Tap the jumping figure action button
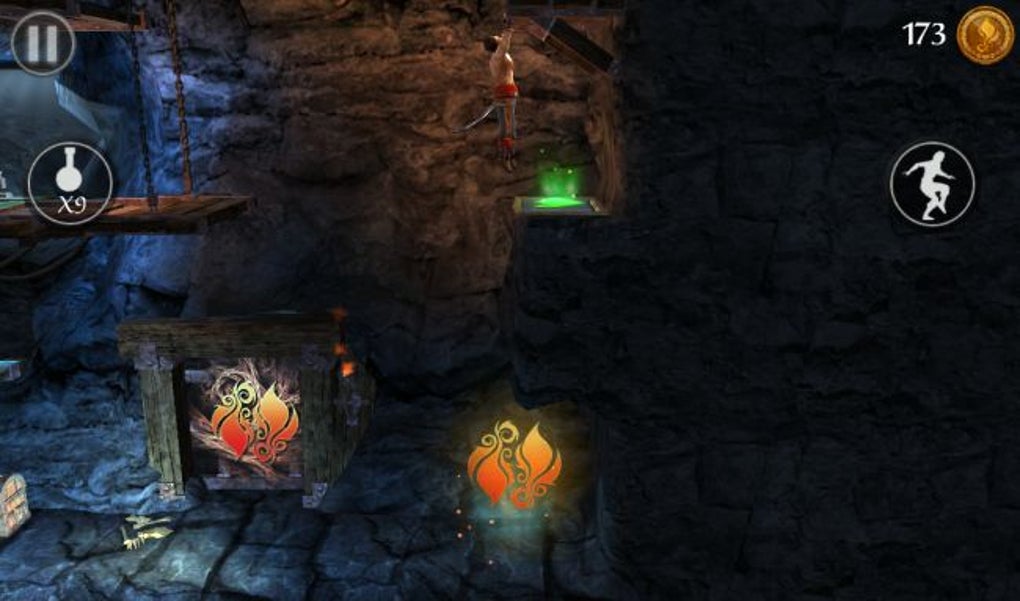This screenshot has height=601, width=1020. click(x=931, y=183)
